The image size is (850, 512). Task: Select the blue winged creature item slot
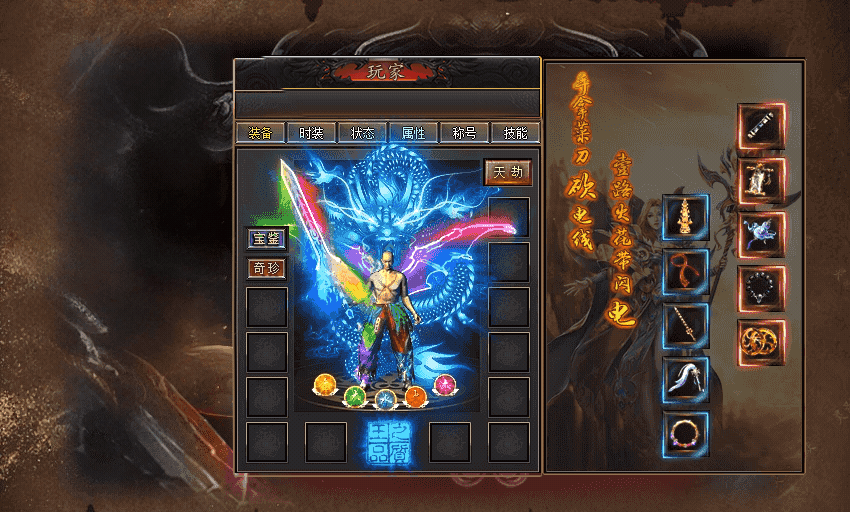tap(761, 235)
